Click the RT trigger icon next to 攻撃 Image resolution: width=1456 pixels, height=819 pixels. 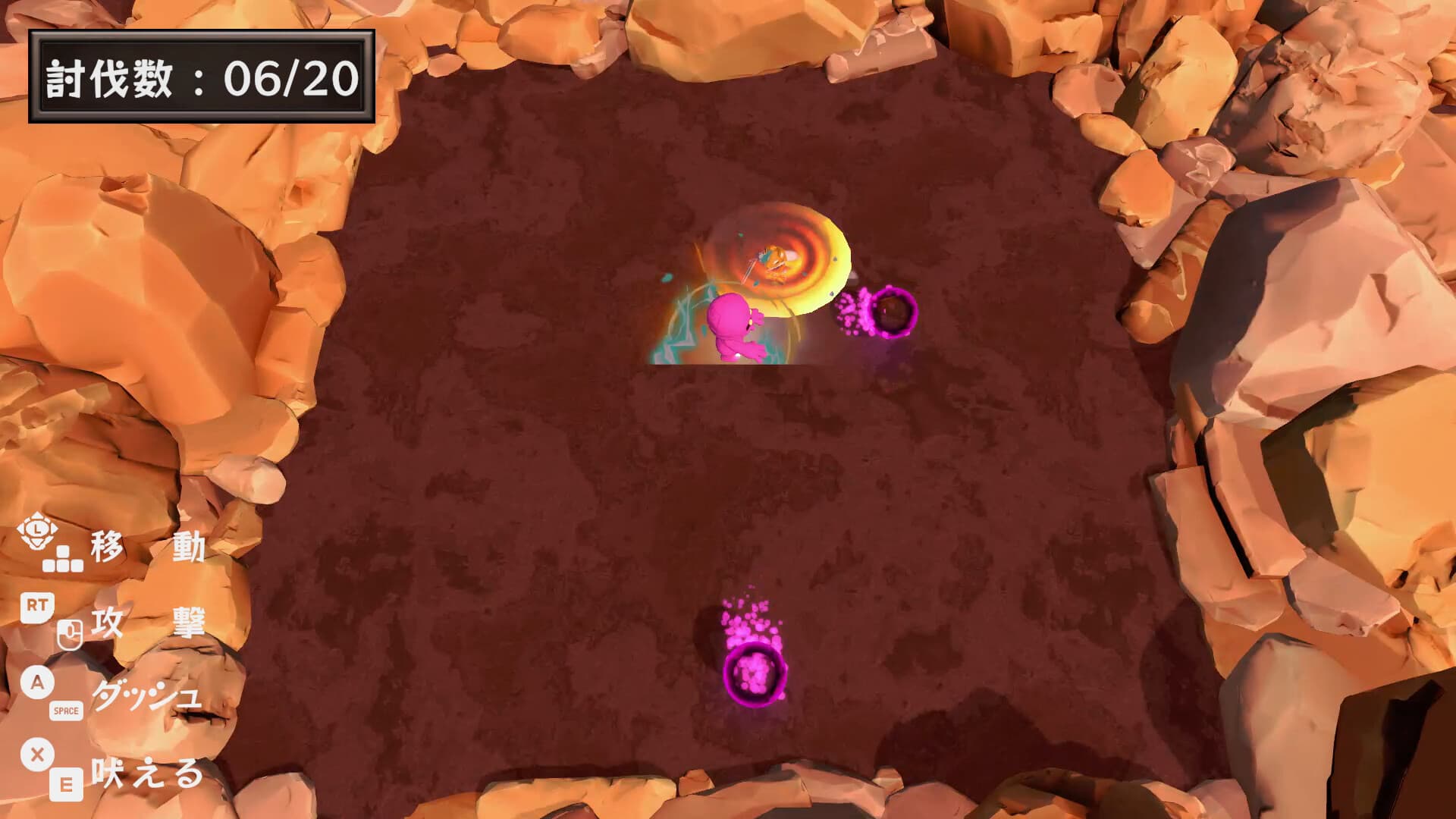tap(36, 607)
